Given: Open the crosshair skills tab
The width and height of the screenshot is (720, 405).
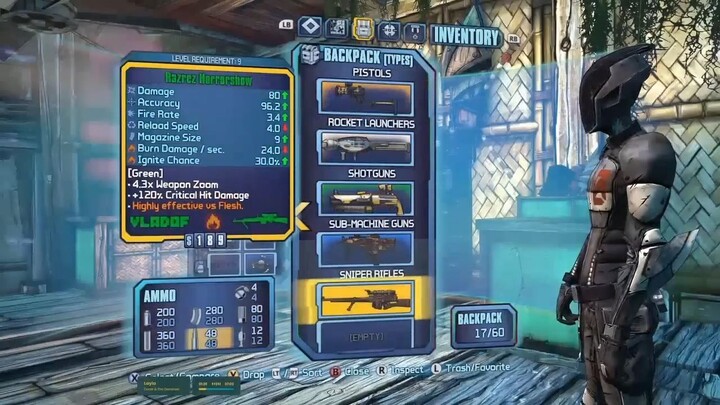Looking at the screenshot, I should tap(388, 29).
